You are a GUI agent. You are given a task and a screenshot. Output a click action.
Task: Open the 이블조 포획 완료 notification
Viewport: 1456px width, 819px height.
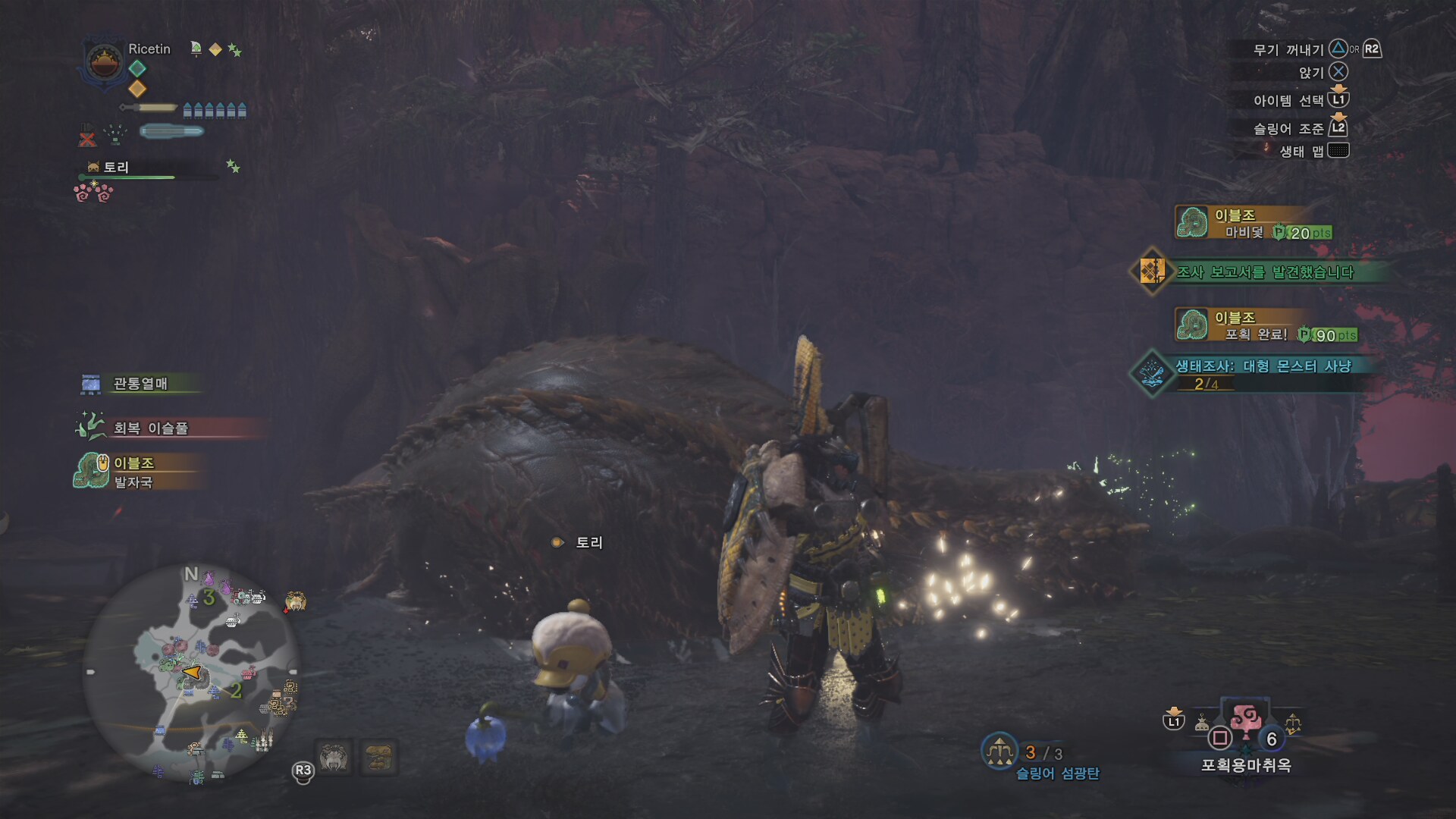pos(1265,326)
